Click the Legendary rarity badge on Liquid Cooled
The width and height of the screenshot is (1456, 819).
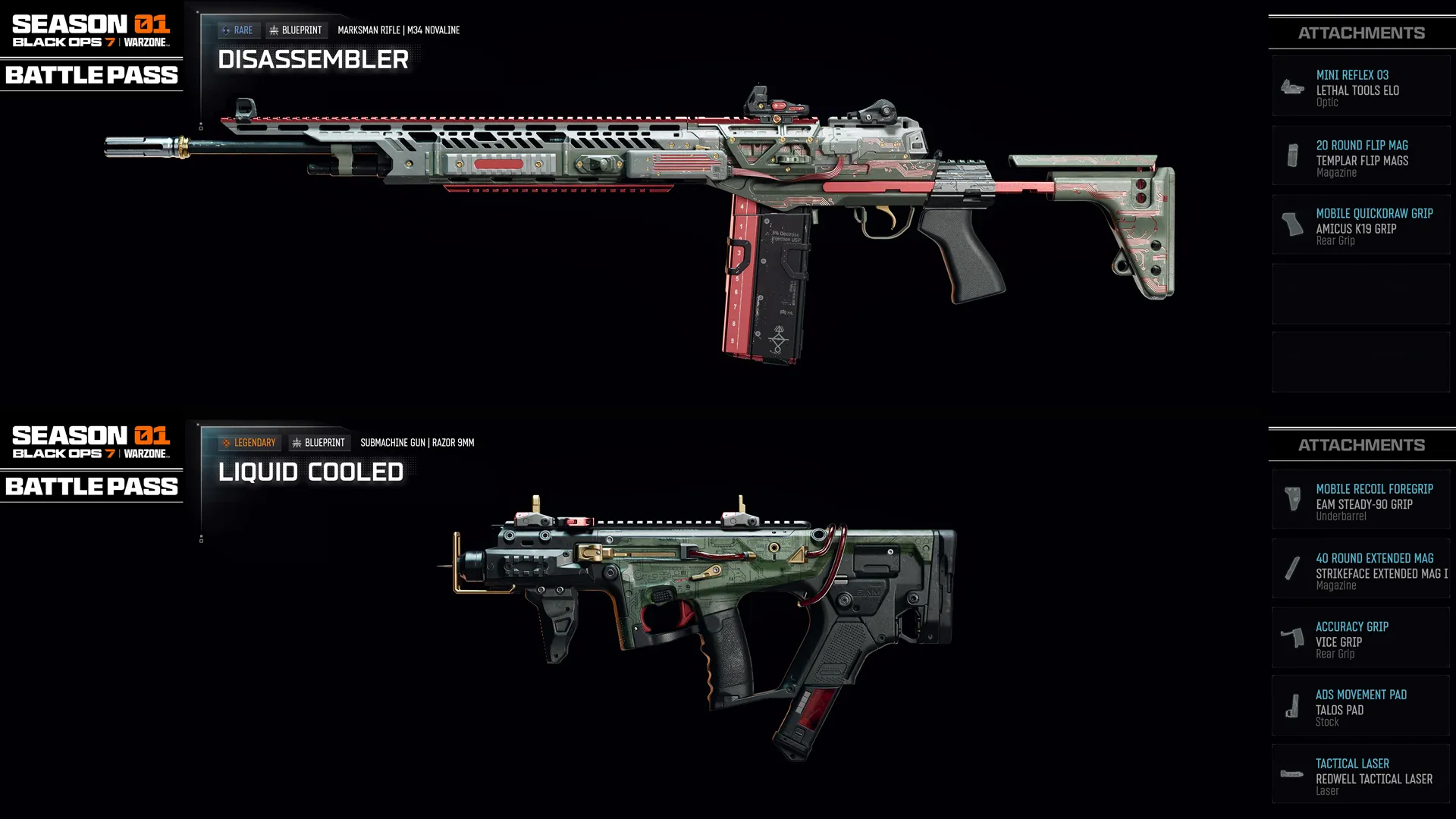coord(249,442)
